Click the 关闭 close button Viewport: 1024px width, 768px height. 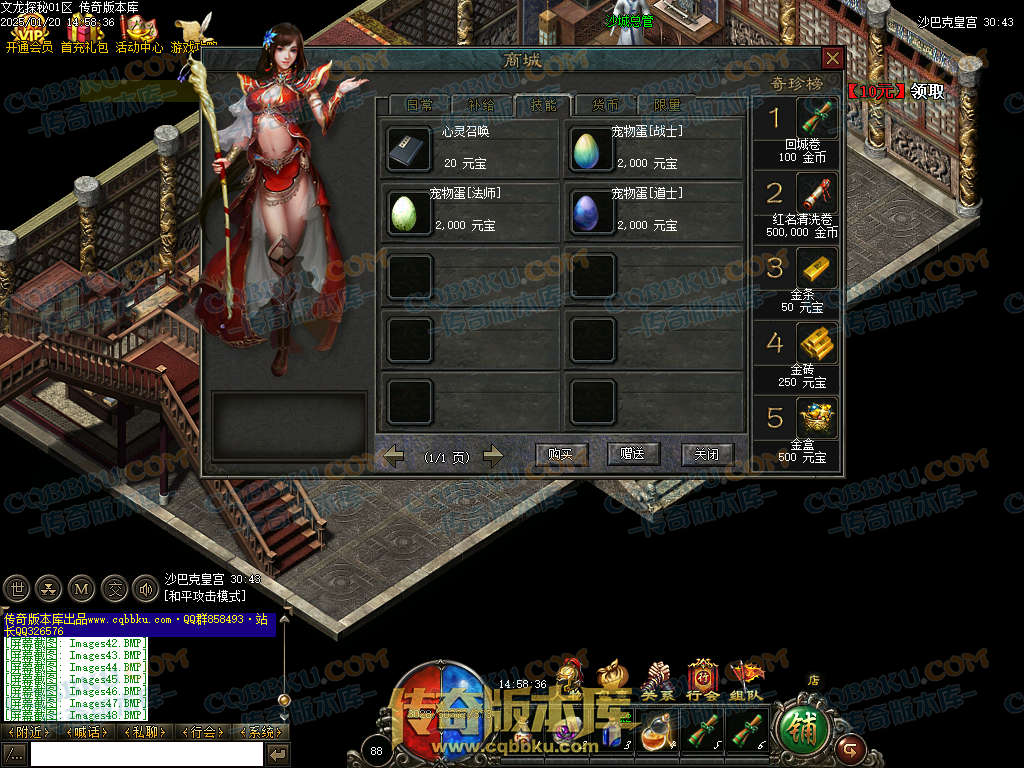click(x=707, y=454)
